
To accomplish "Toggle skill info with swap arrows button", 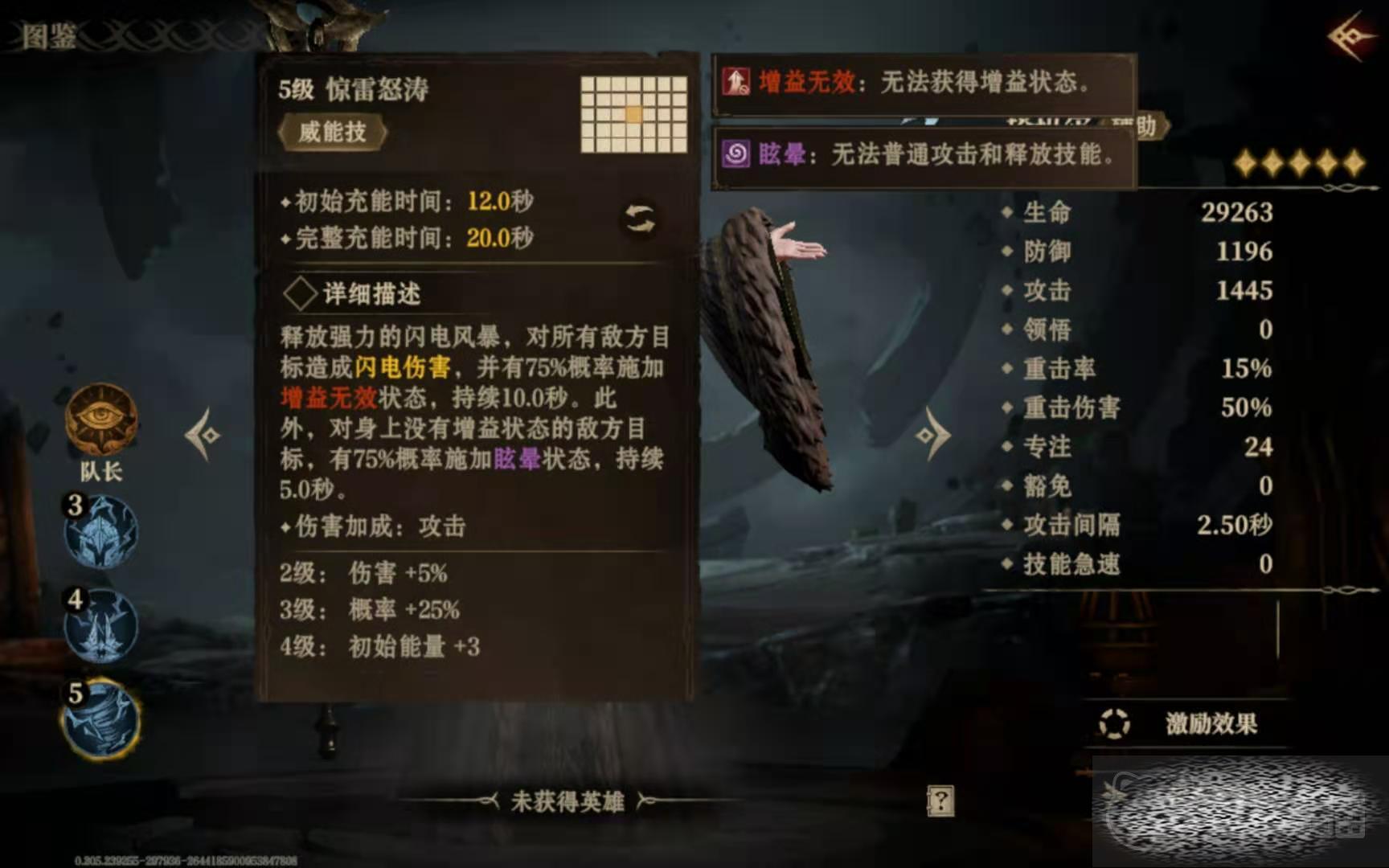I will click(x=640, y=219).
